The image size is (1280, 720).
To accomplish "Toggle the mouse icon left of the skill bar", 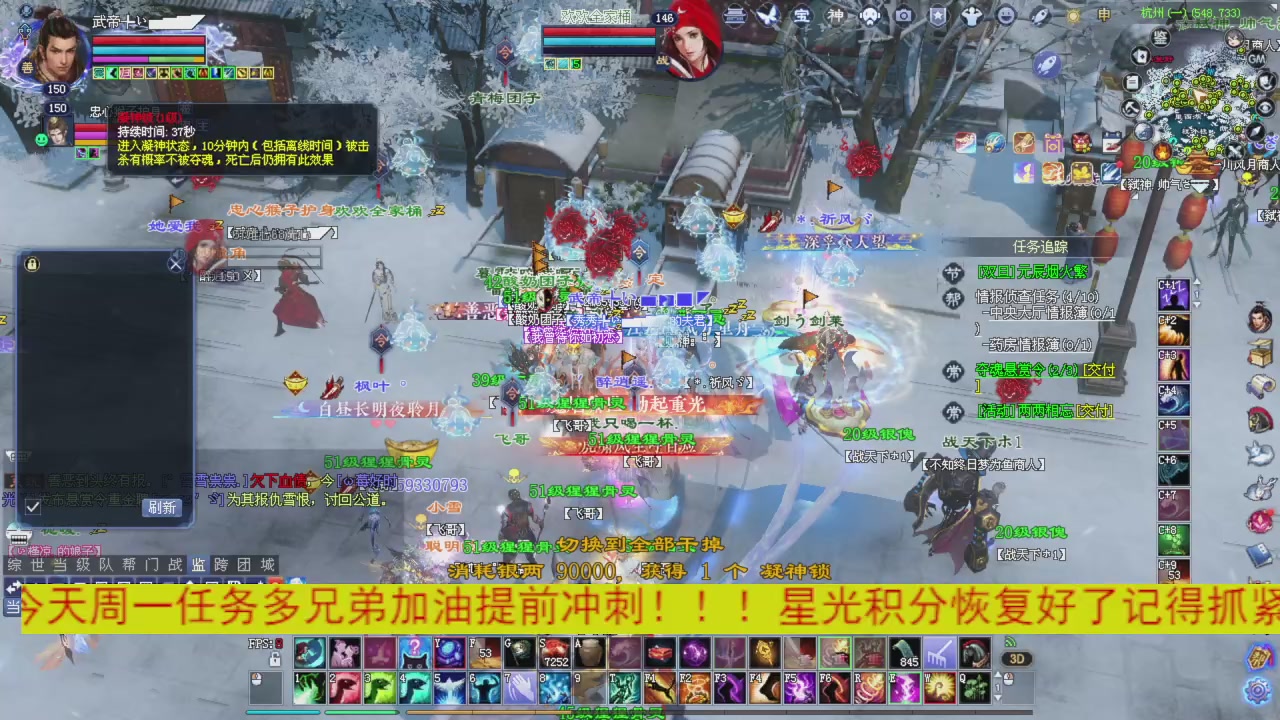I will (256, 680).
